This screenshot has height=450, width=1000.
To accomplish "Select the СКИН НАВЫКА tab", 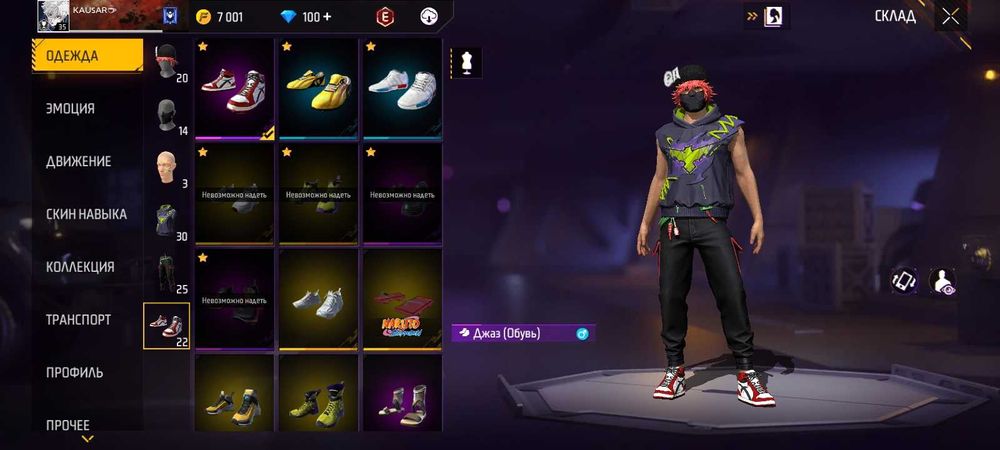I will click(x=86, y=214).
